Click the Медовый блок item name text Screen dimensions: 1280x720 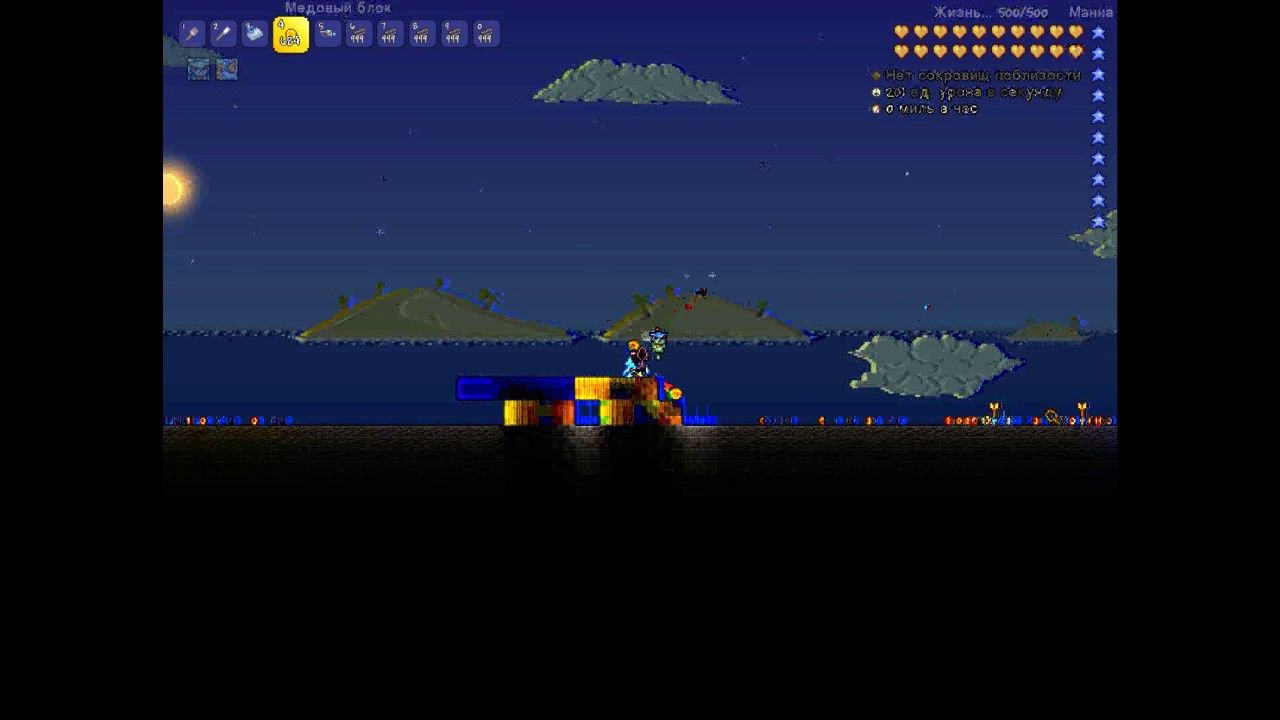point(338,7)
